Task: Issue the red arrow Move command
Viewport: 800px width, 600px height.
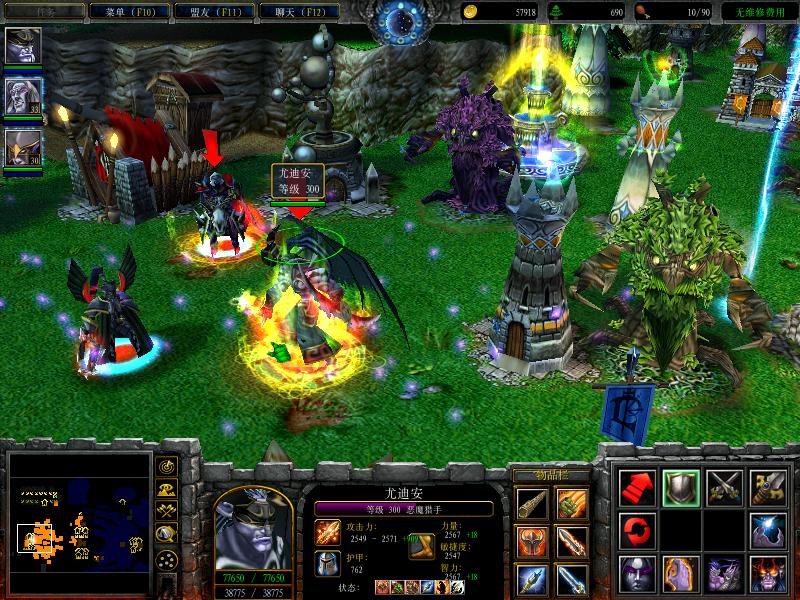Action: [x=637, y=487]
